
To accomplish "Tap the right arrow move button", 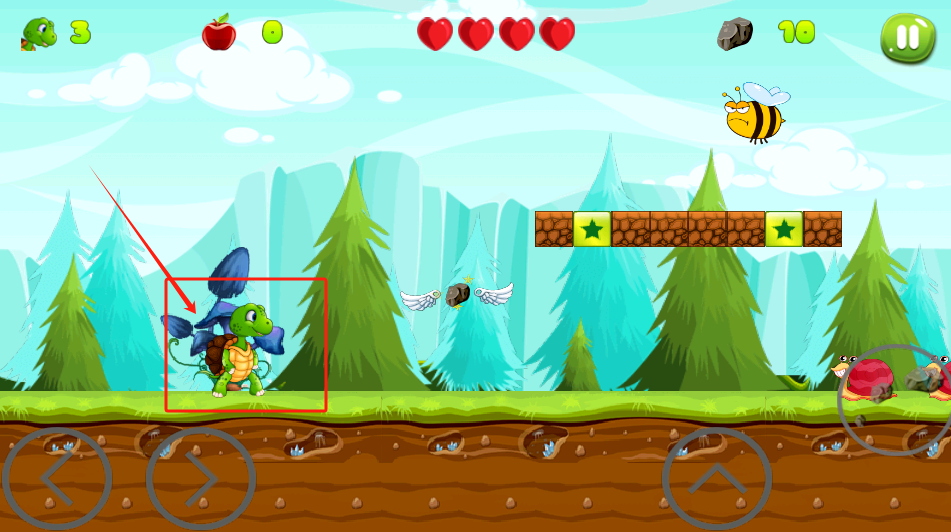I will coord(200,480).
